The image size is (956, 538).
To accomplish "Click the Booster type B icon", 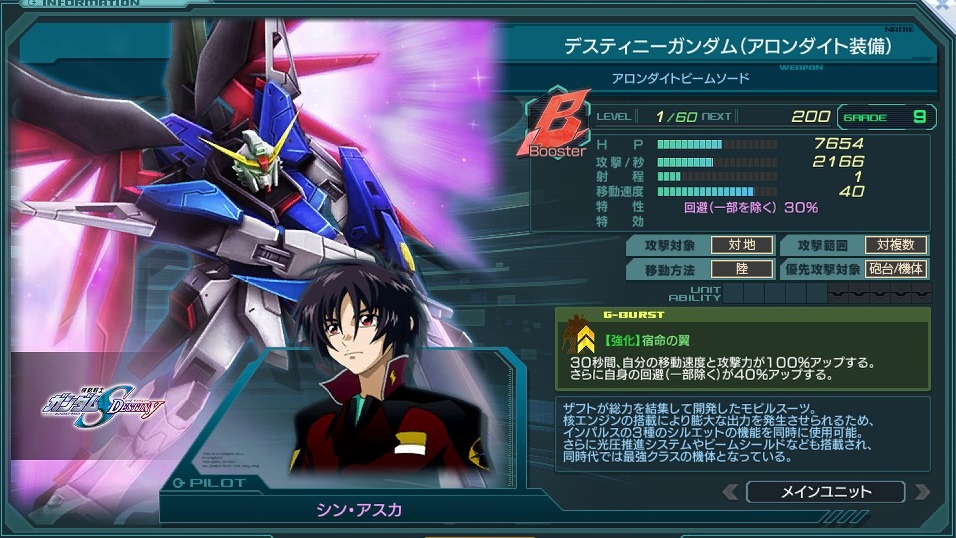I will click(x=556, y=126).
